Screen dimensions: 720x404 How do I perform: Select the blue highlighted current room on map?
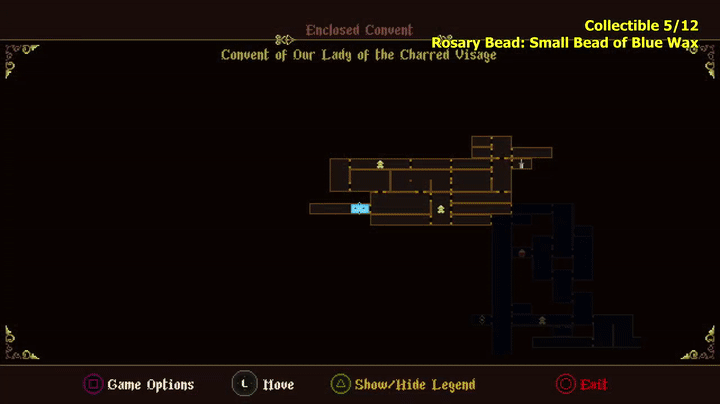pyautogui.click(x=360, y=208)
